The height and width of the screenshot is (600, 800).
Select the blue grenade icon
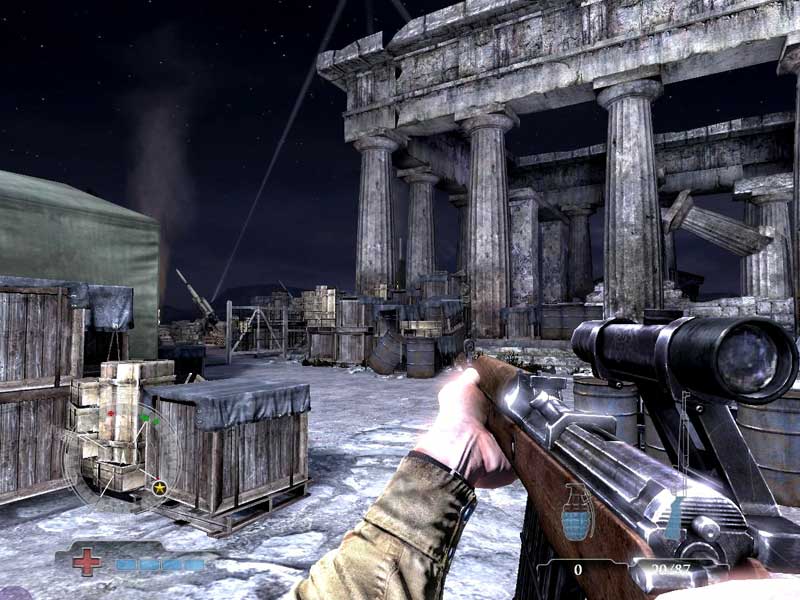click(x=575, y=521)
